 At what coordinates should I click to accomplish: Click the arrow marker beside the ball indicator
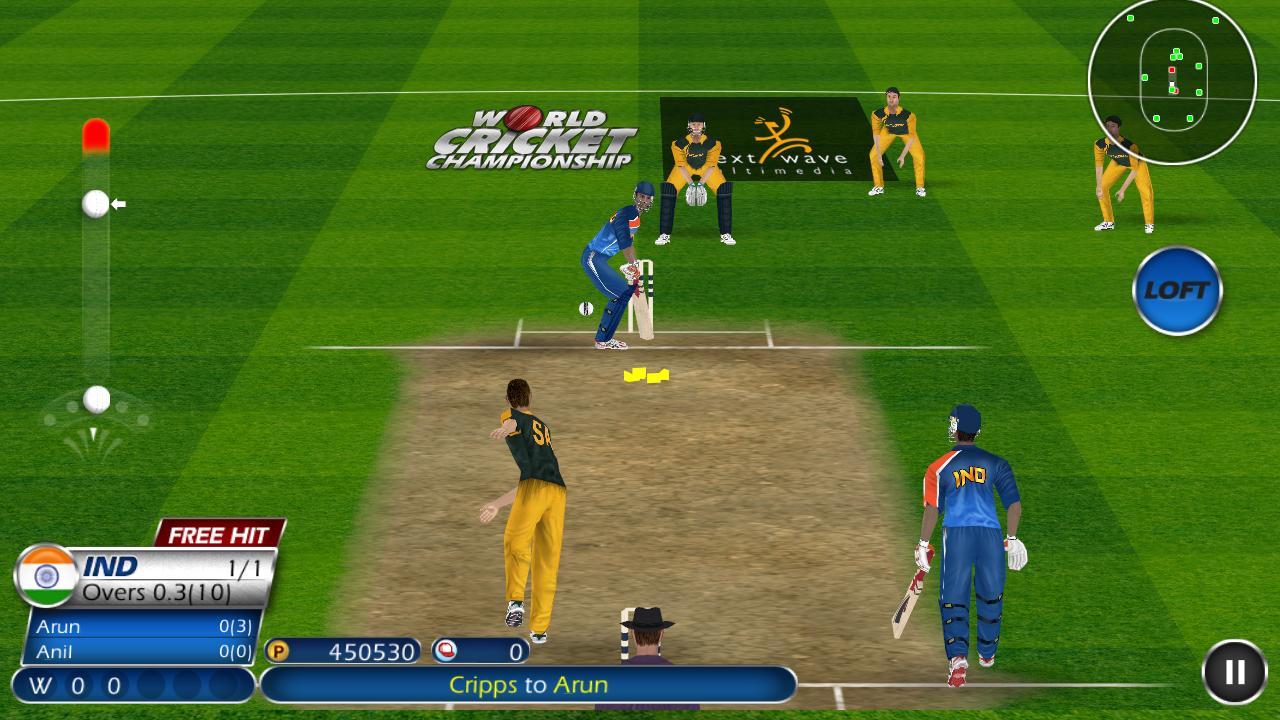point(120,202)
